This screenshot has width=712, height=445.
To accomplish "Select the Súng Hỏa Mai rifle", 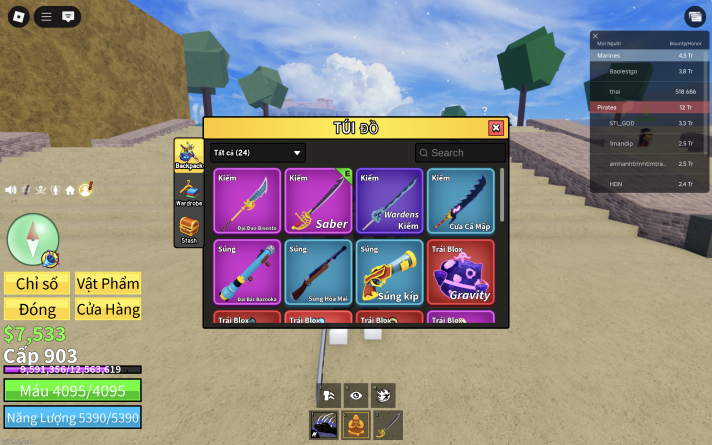I will point(318,271).
